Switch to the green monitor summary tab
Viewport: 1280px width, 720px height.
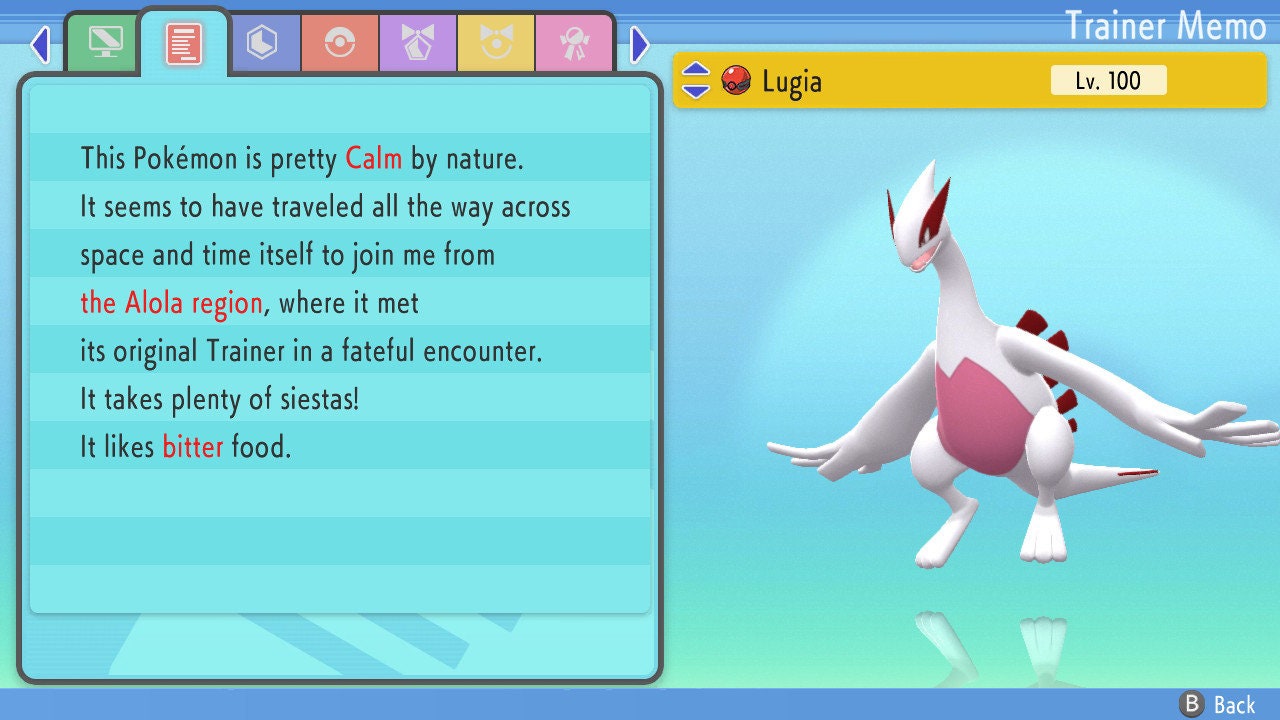tap(104, 43)
